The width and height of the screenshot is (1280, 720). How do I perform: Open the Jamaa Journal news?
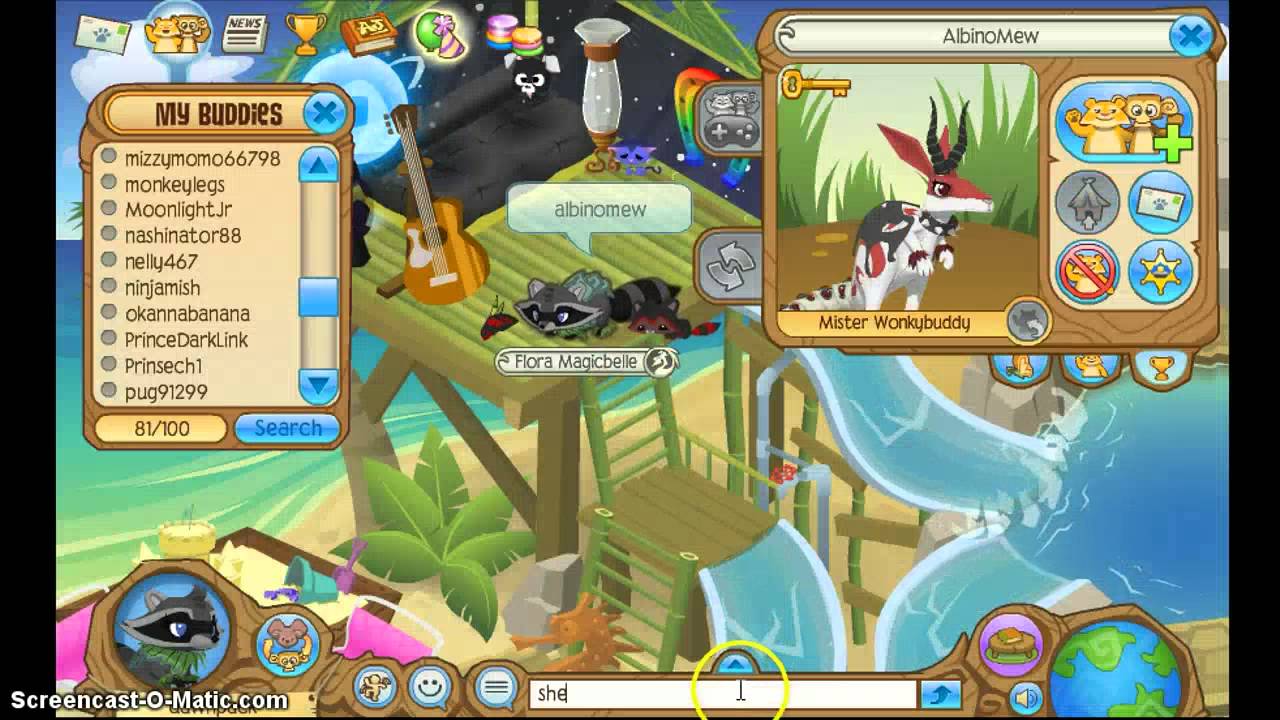244,33
